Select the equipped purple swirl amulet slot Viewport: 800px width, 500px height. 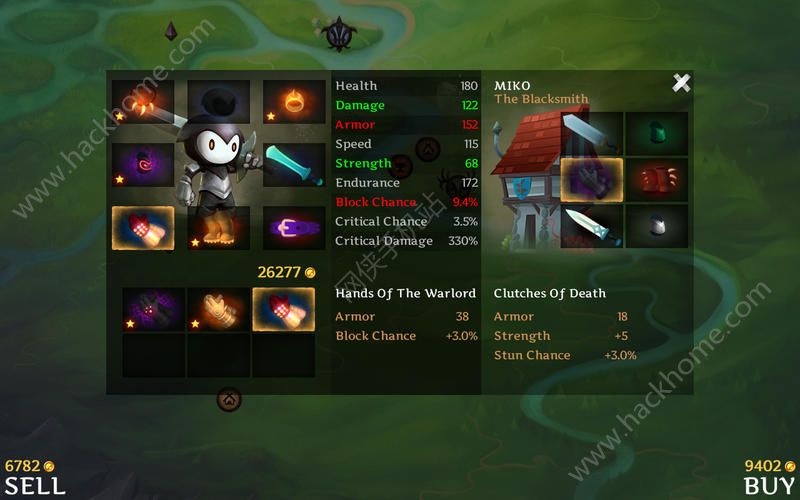(x=142, y=164)
